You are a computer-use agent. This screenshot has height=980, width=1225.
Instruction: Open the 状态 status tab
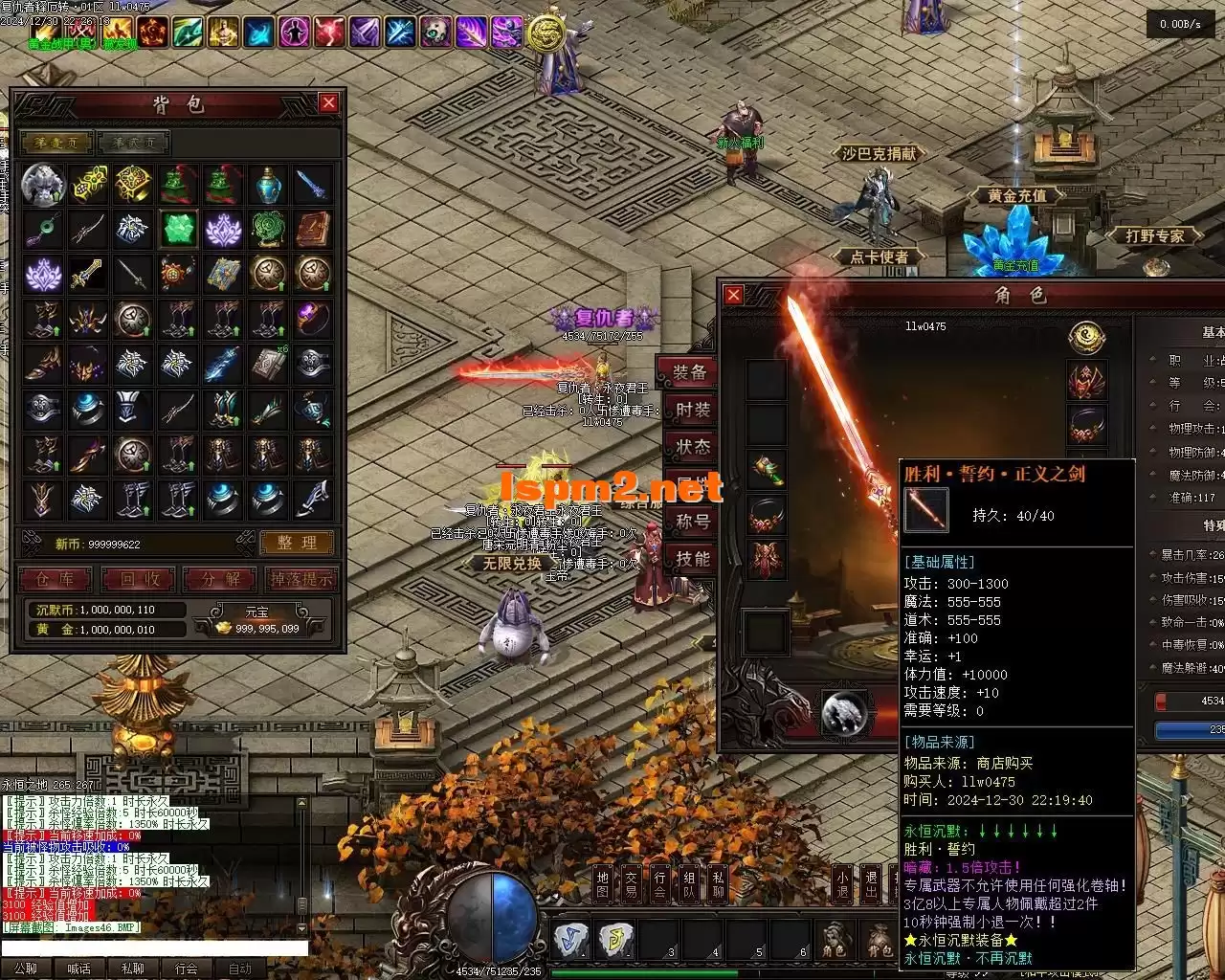coord(693,447)
